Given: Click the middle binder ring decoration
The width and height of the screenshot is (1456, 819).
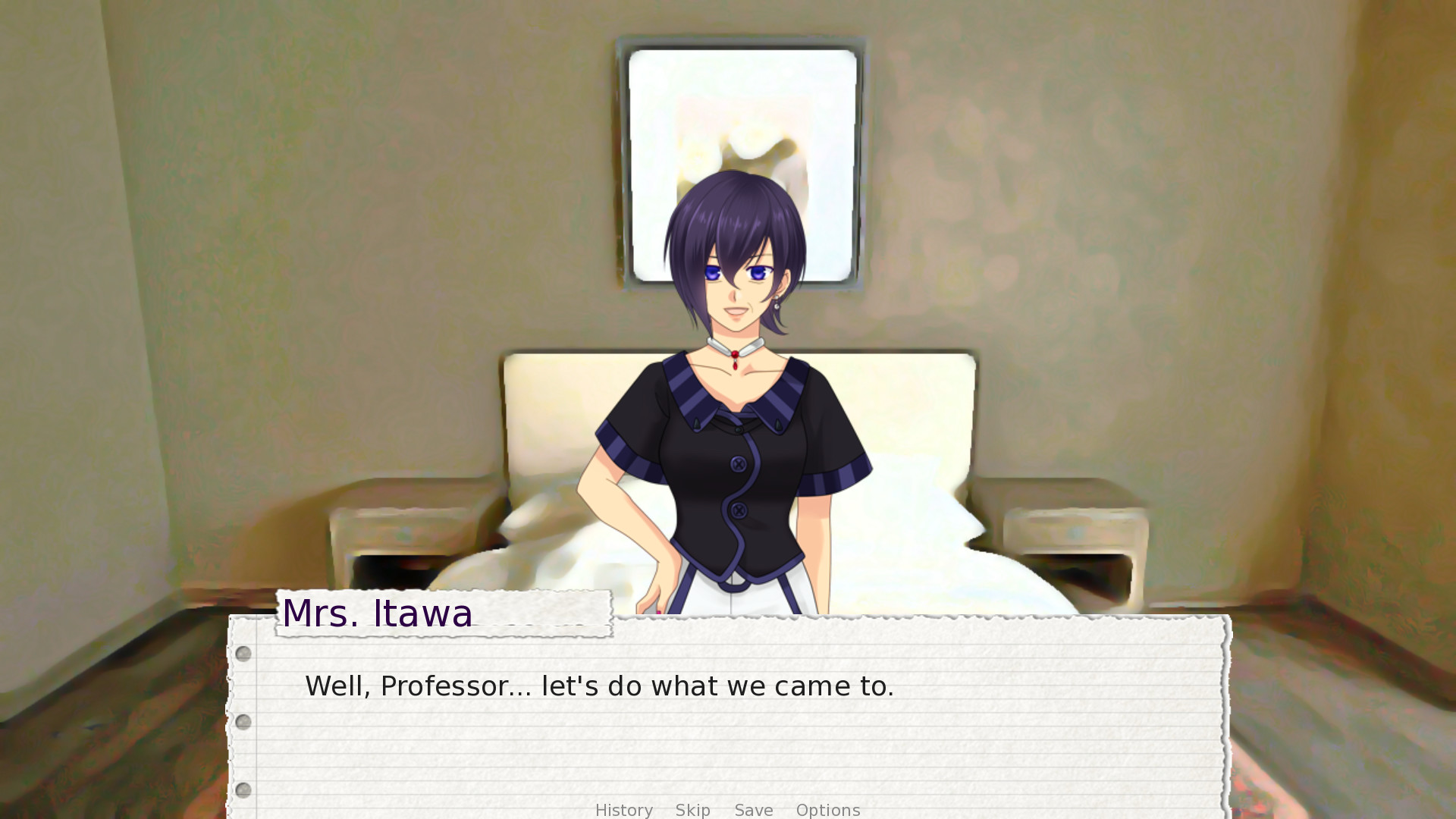Looking at the screenshot, I should 243,722.
